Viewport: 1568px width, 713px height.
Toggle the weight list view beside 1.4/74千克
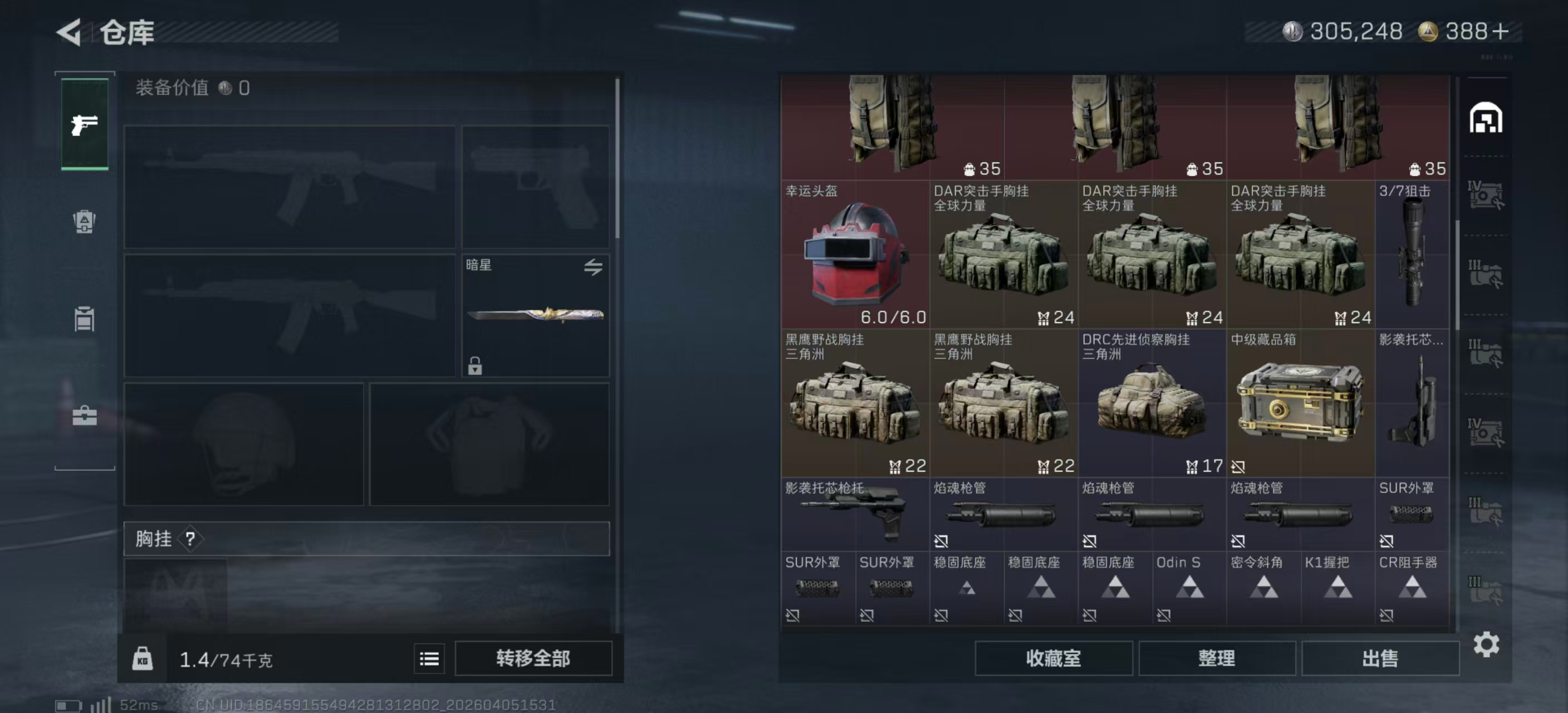tap(429, 659)
